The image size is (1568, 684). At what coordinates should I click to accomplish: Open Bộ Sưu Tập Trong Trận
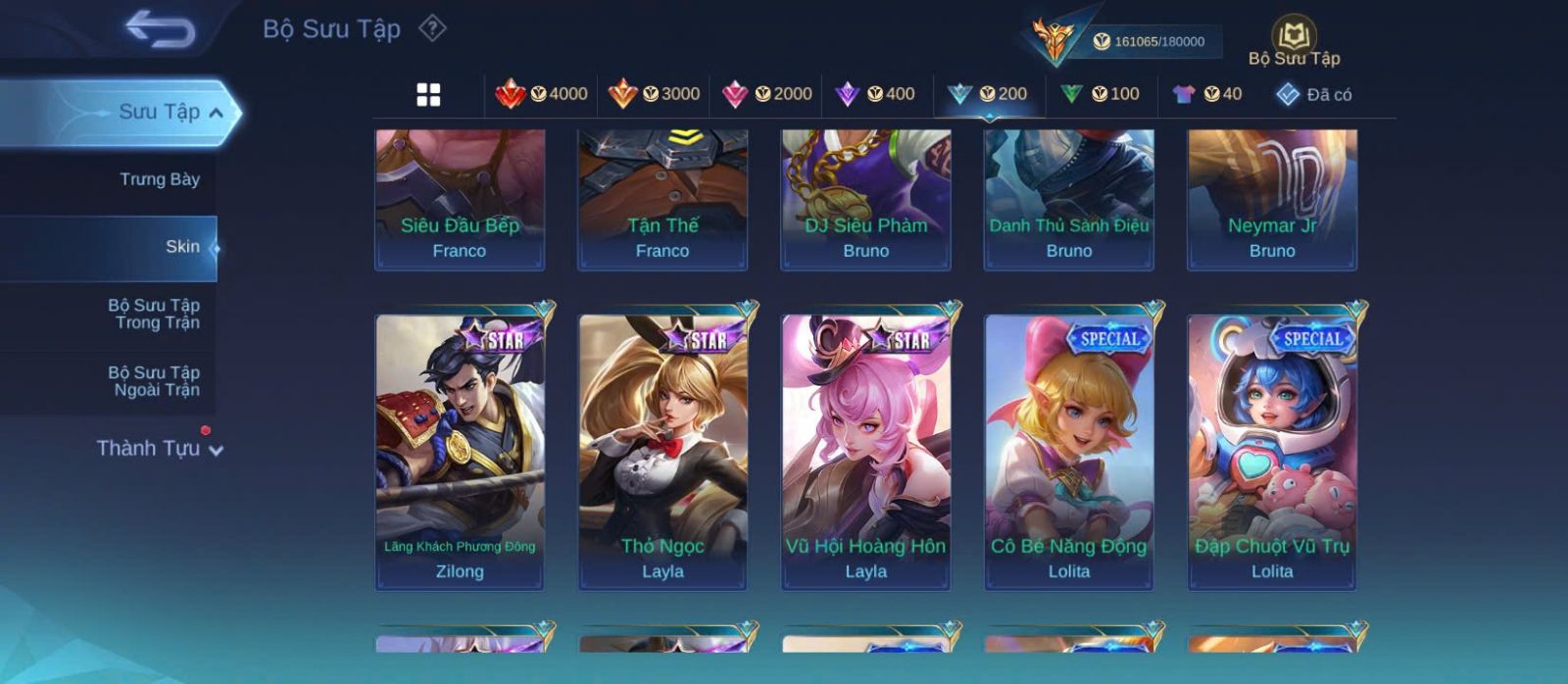[x=154, y=314]
